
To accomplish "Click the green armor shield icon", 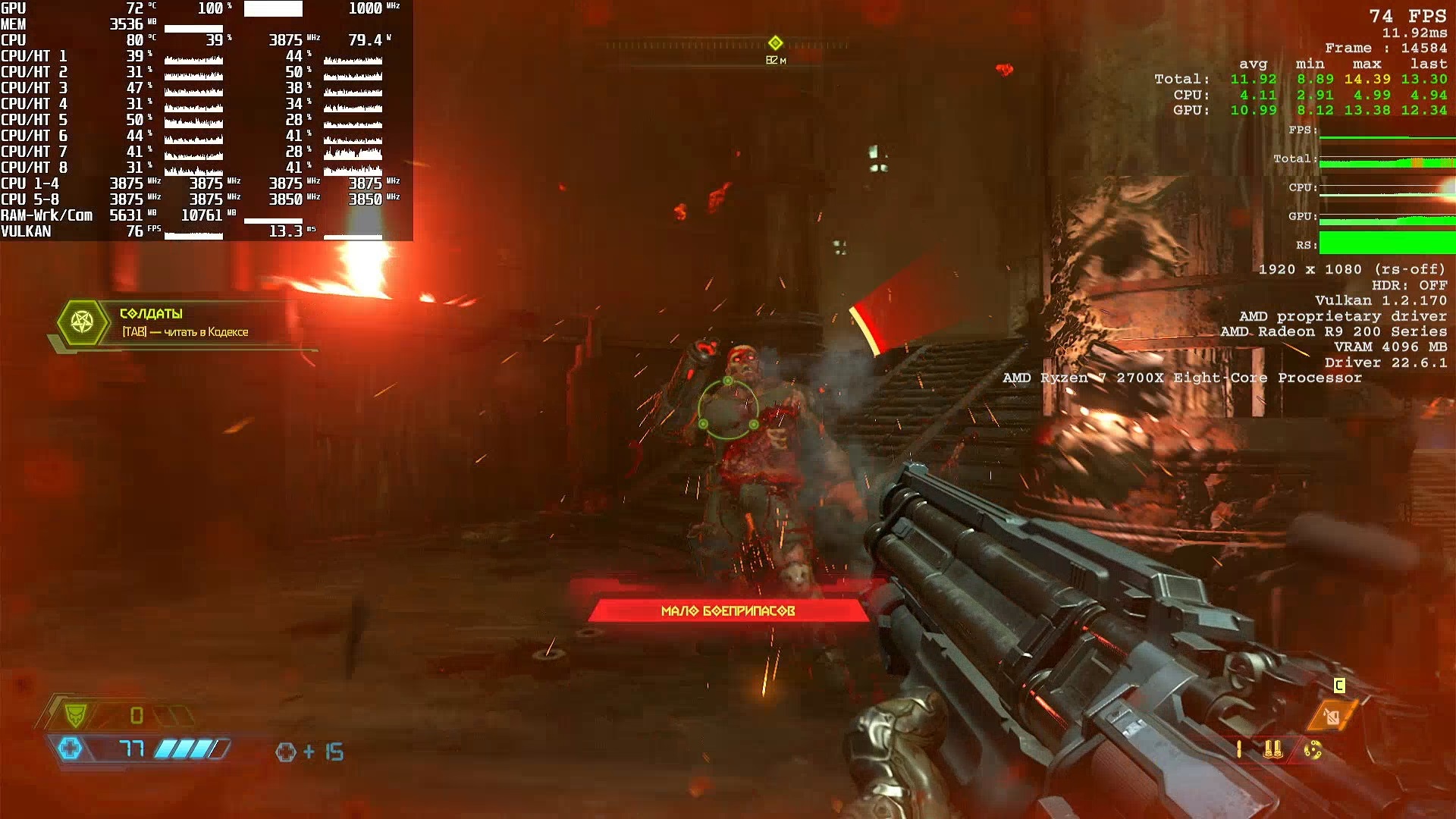I will pyautogui.click(x=76, y=714).
